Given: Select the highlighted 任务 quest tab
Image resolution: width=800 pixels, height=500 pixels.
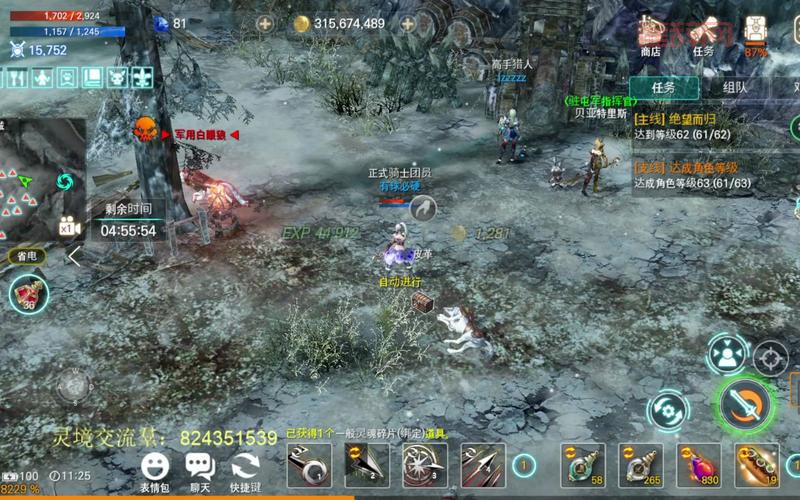Looking at the screenshot, I should pos(664,87).
